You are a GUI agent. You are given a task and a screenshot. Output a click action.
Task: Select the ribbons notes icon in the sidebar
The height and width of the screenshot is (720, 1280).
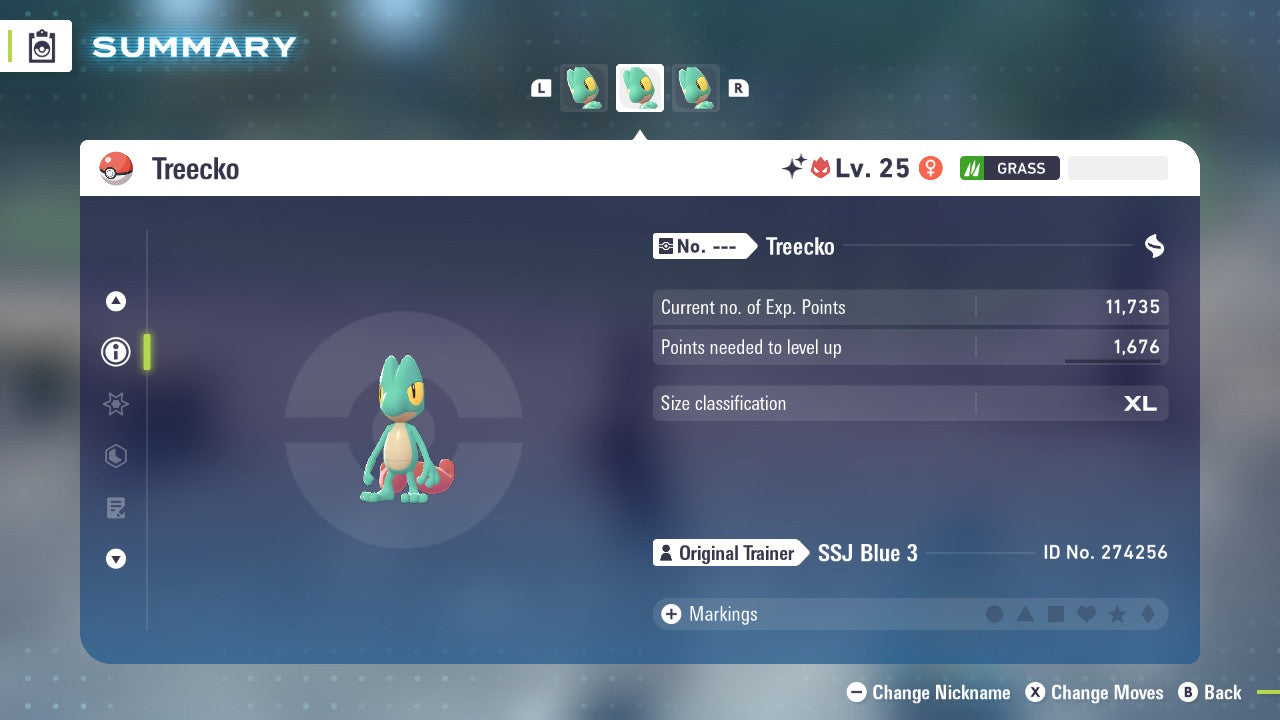[x=116, y=508]
